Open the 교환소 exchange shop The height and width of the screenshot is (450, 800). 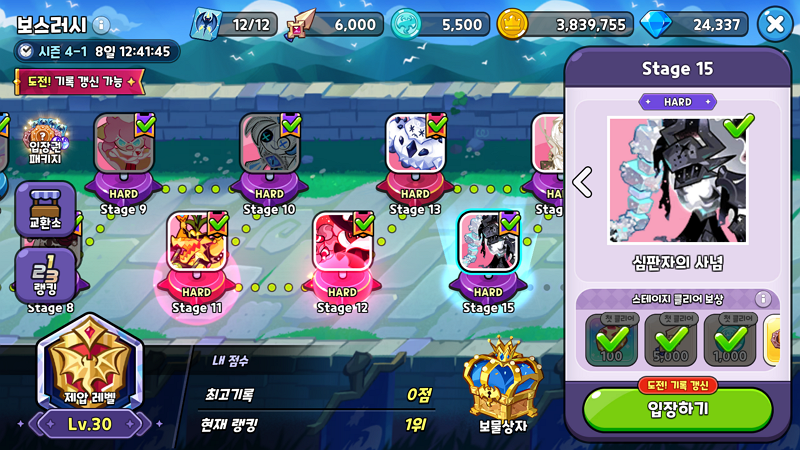pyautogui.click(x=45, y=210)
